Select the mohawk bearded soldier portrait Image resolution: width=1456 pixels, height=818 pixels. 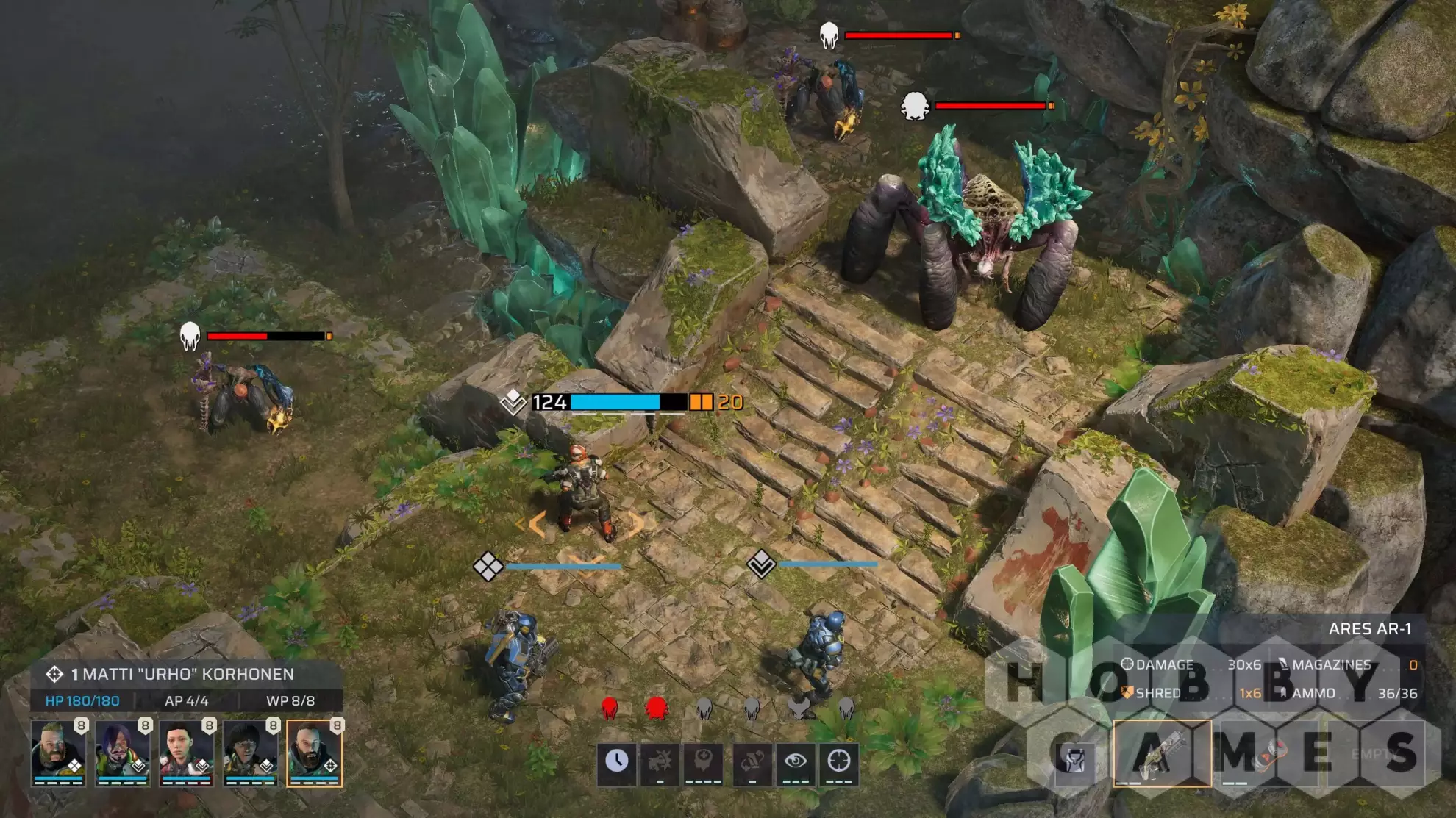tap(58, 753)
